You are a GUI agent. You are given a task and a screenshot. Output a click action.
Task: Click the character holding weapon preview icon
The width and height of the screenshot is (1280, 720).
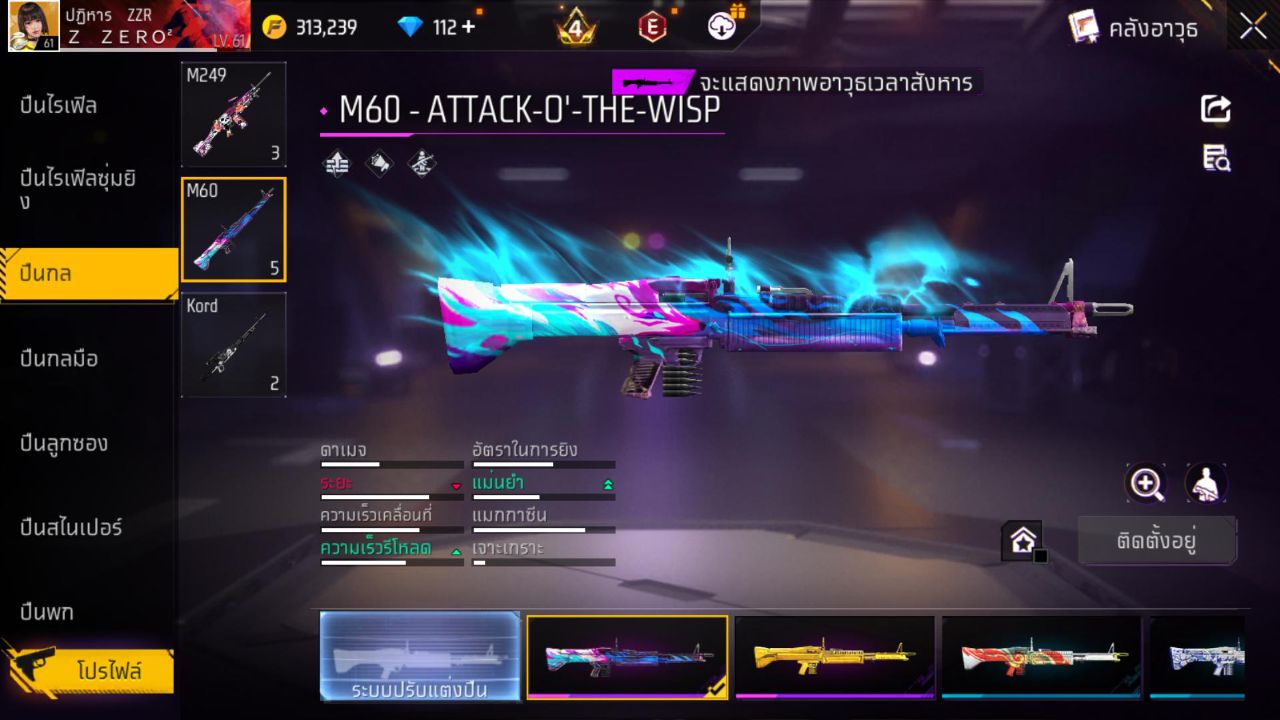pos(1205,484)
